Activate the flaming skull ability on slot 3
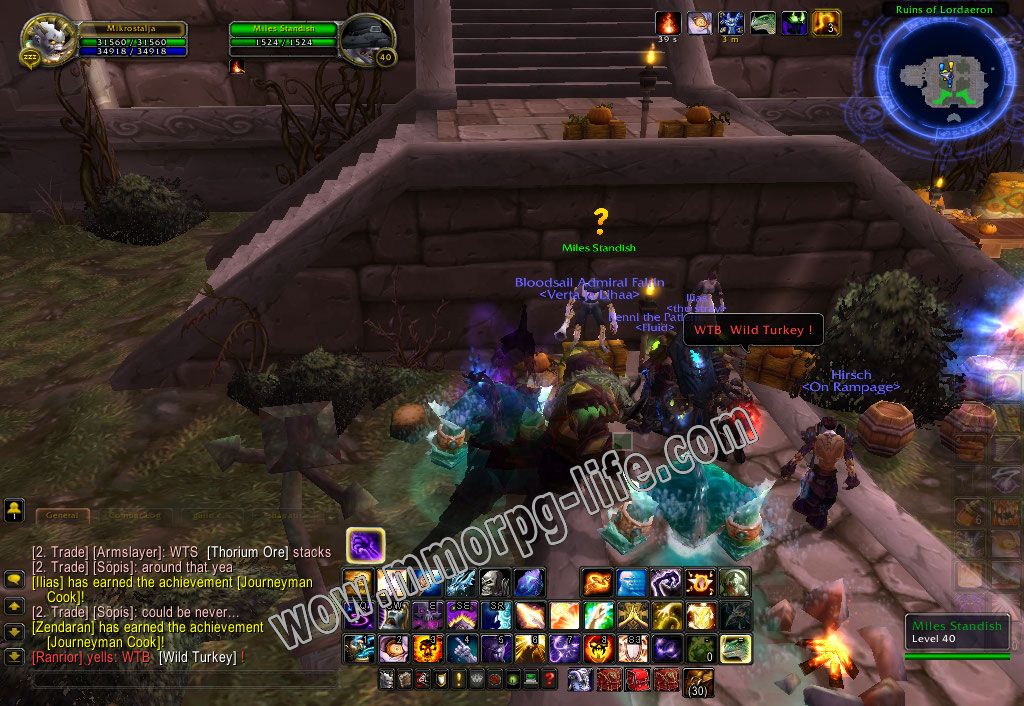1024x706 pixels. (427, 649)
